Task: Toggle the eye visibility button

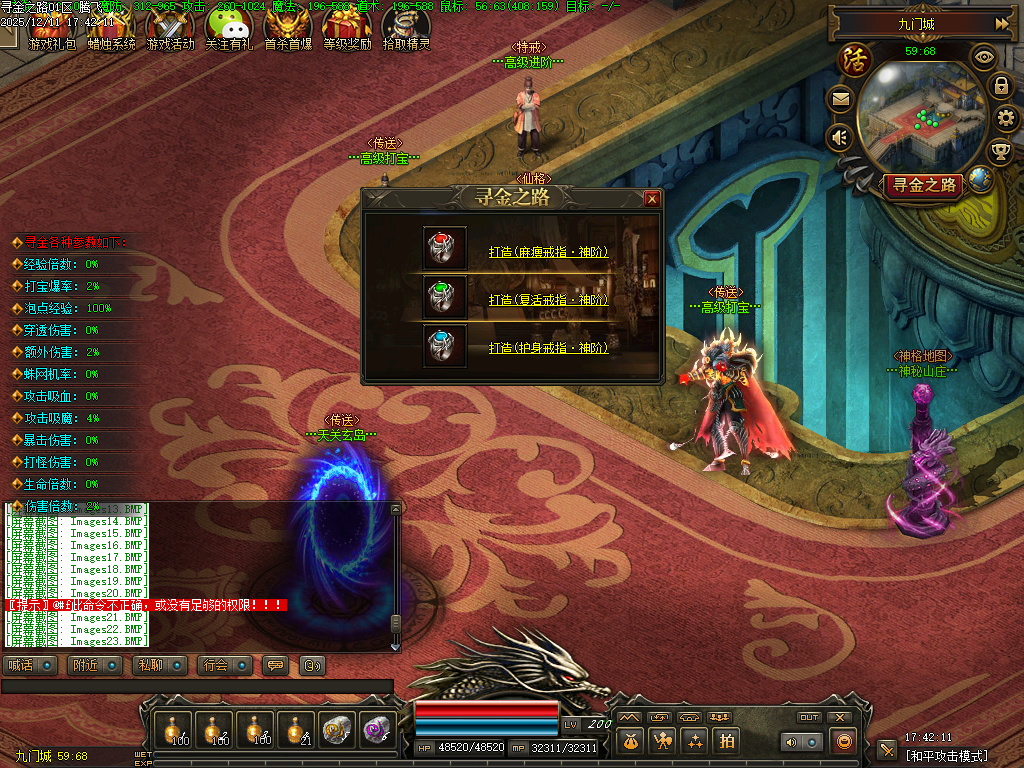Action: pyautogui.click(x=984, y=57)
